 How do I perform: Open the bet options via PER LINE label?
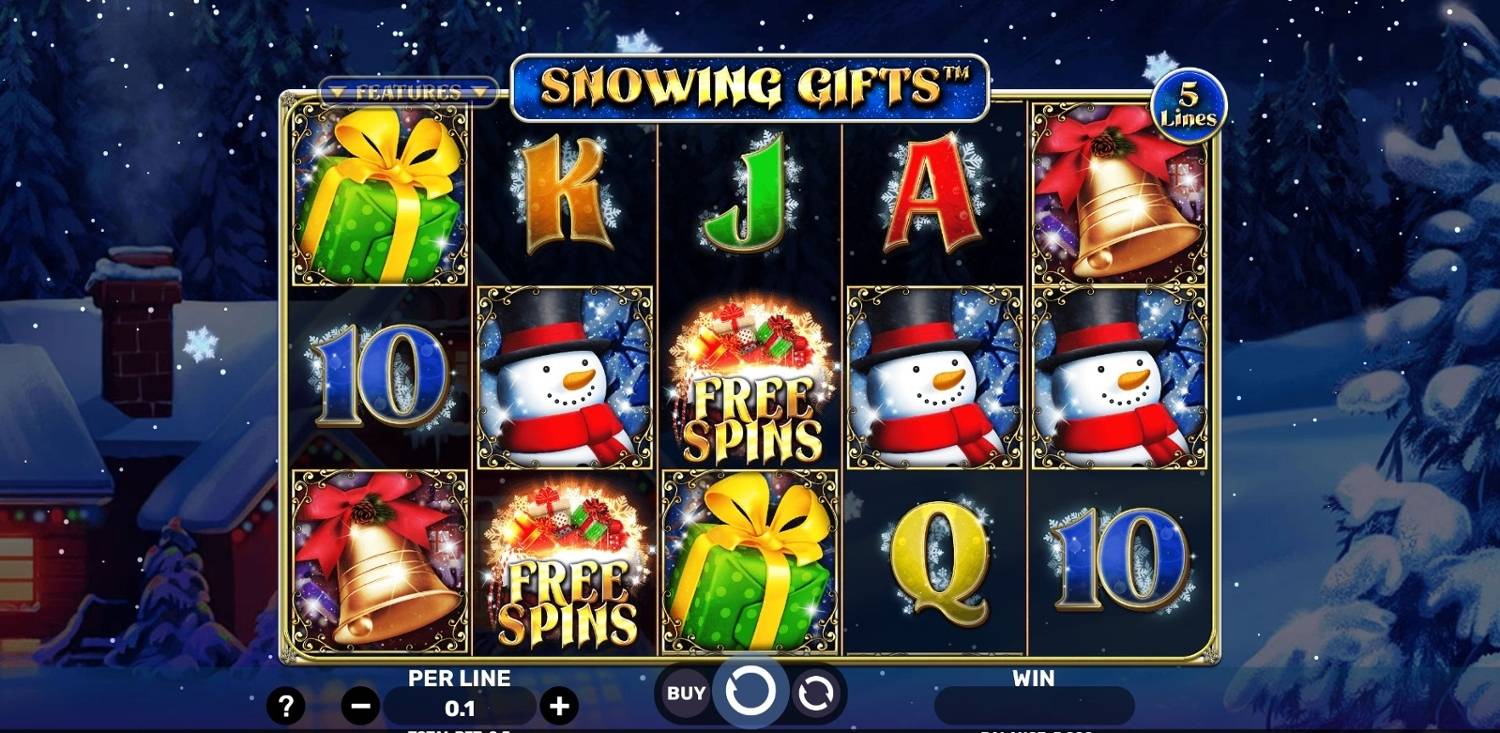click(x=458, y=678)
